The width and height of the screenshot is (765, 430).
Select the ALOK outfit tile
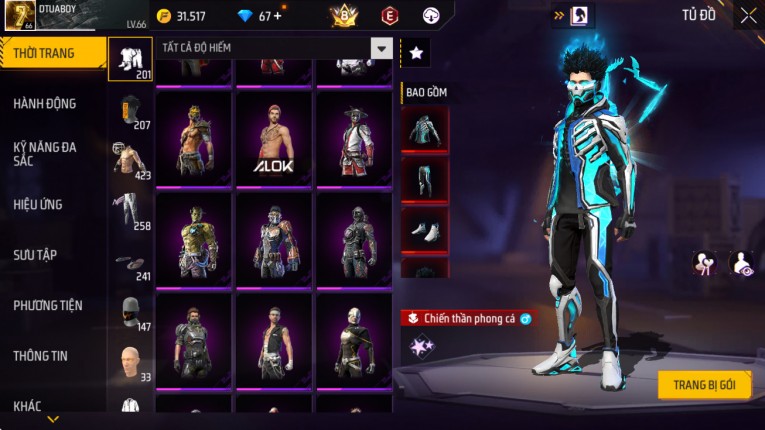pos(273,138)
